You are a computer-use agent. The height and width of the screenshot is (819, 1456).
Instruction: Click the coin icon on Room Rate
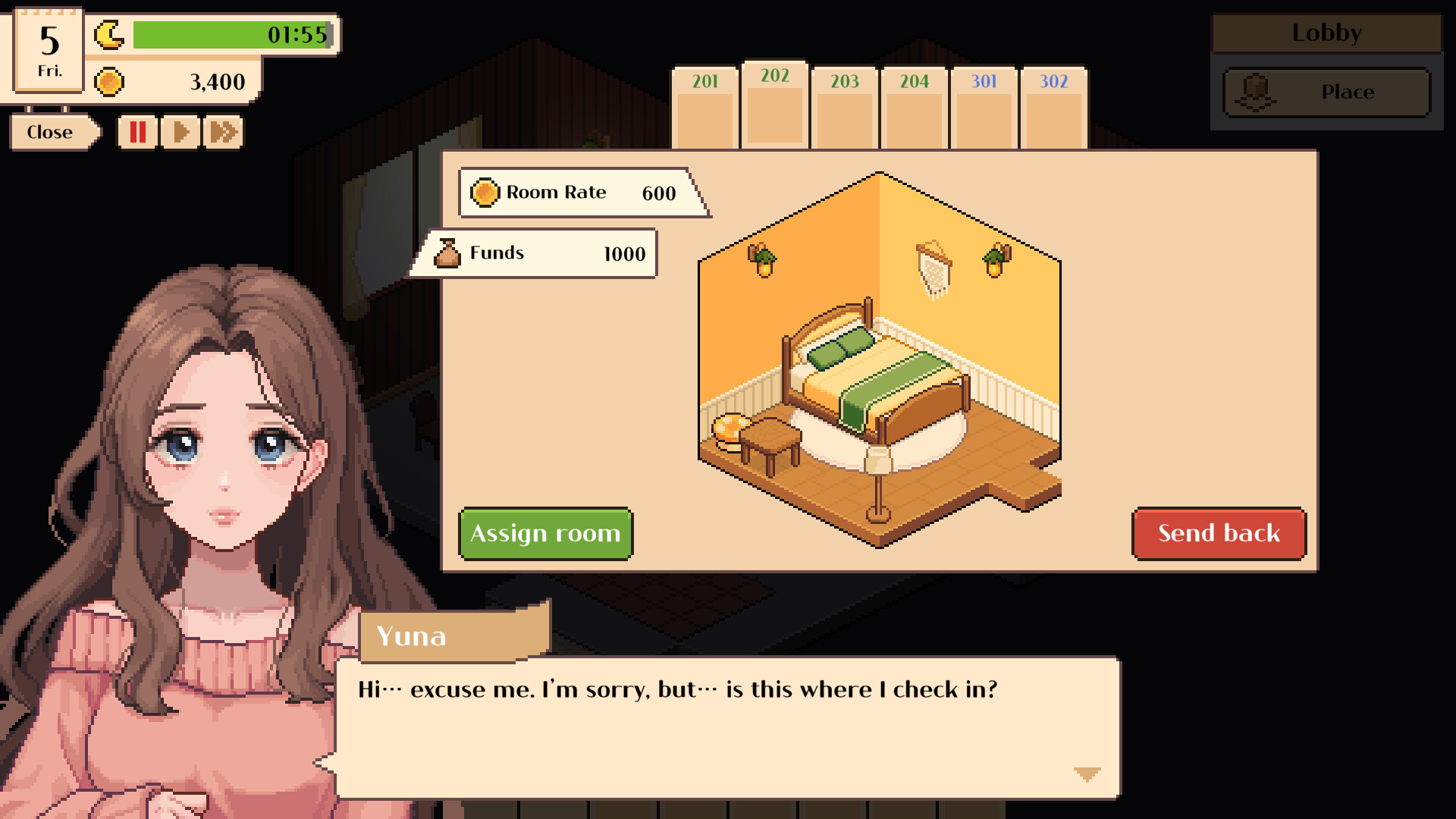tap(485, 193)
